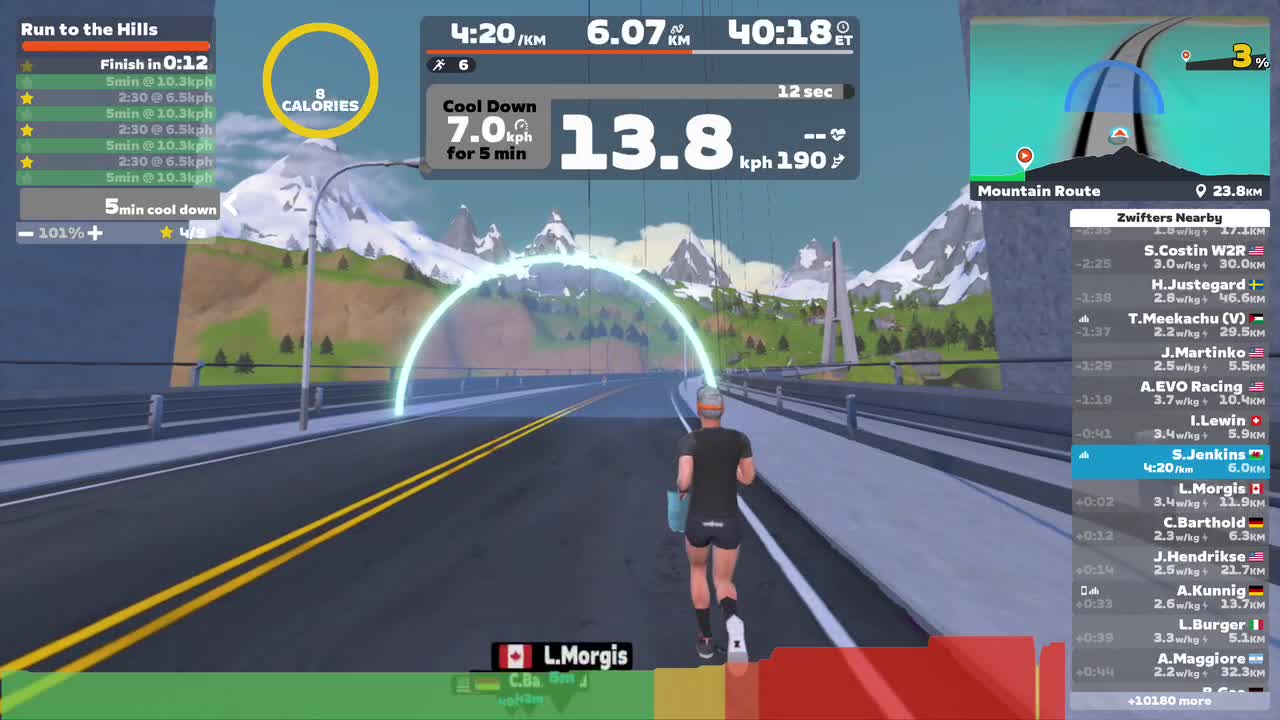Click the Mountain Route label
The height and width of the screenshot is (720, 1280).
(1040, 190)
